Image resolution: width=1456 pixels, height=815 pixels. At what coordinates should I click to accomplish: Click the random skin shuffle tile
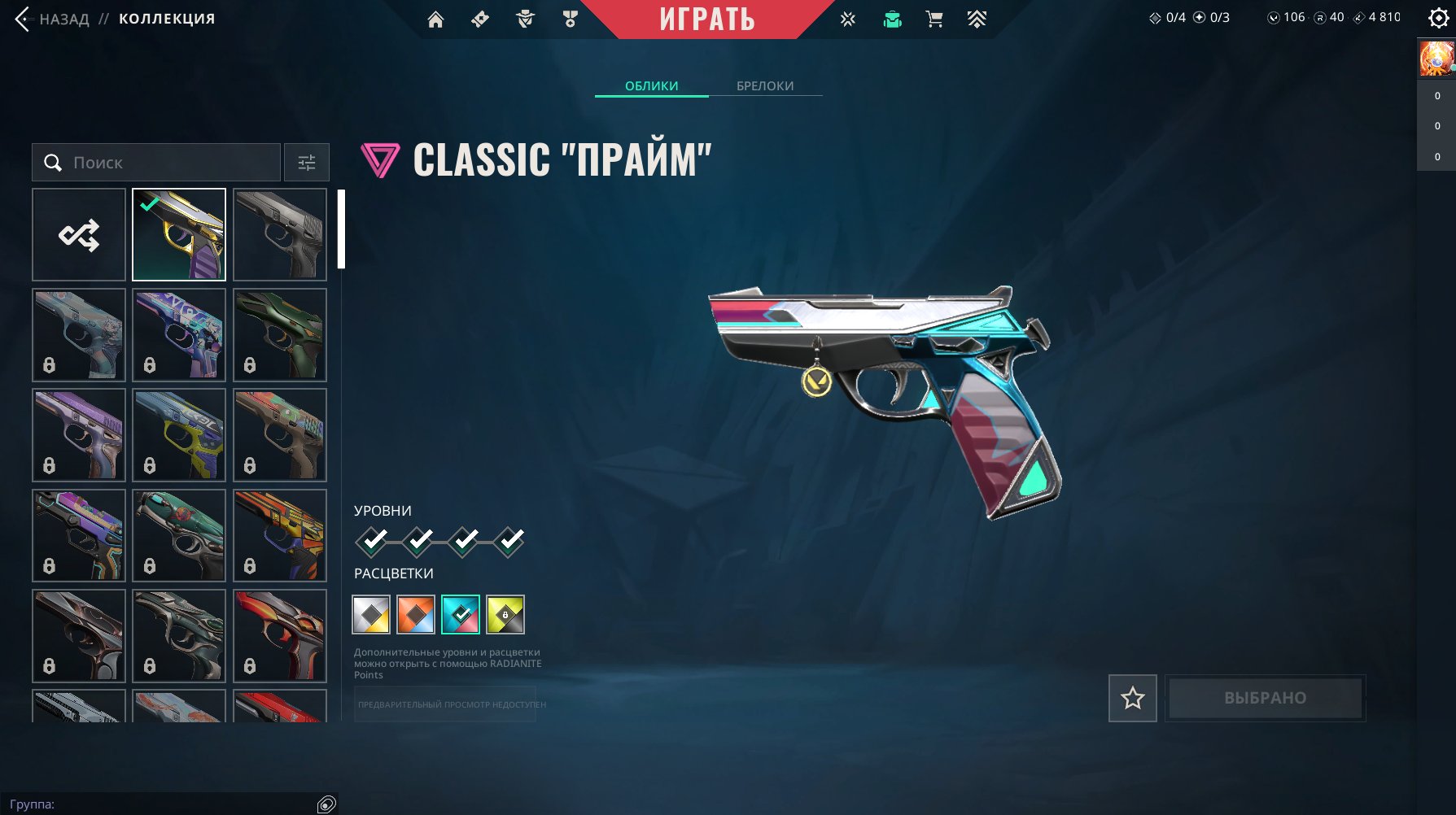(x=78, y=234)
